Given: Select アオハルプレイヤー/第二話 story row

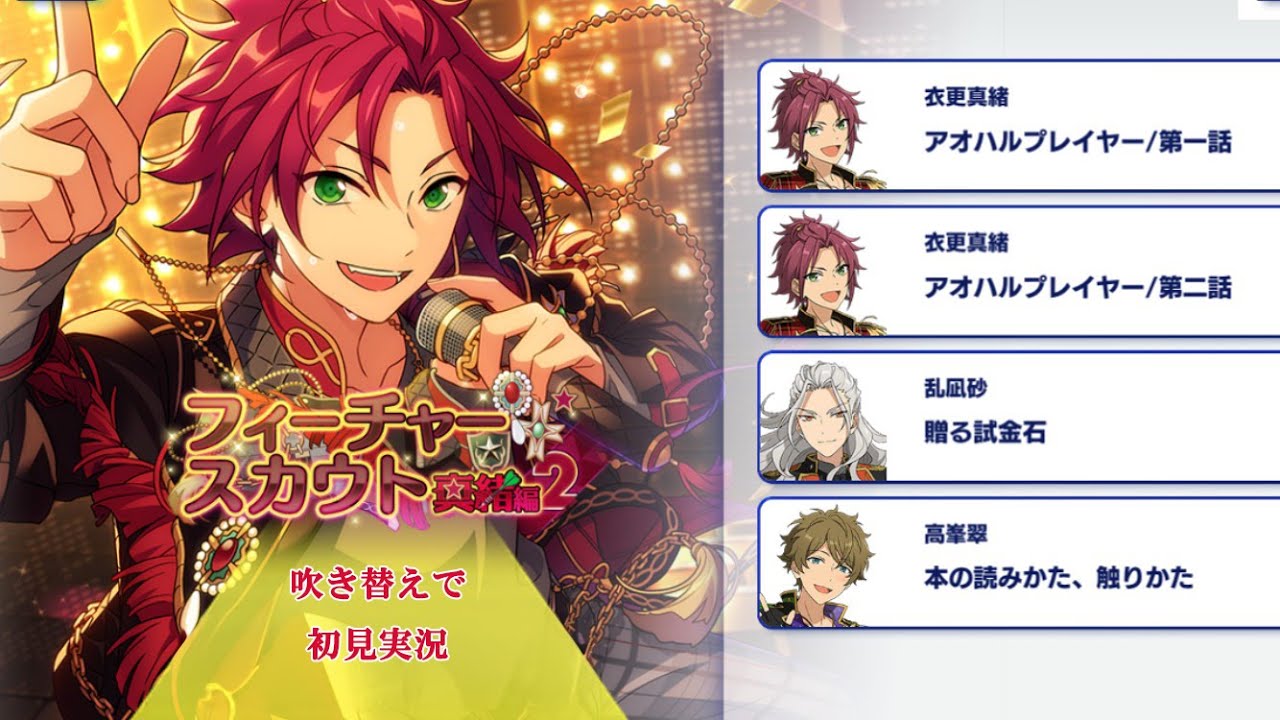Looking at the screenshot, I should [1020, 271].
